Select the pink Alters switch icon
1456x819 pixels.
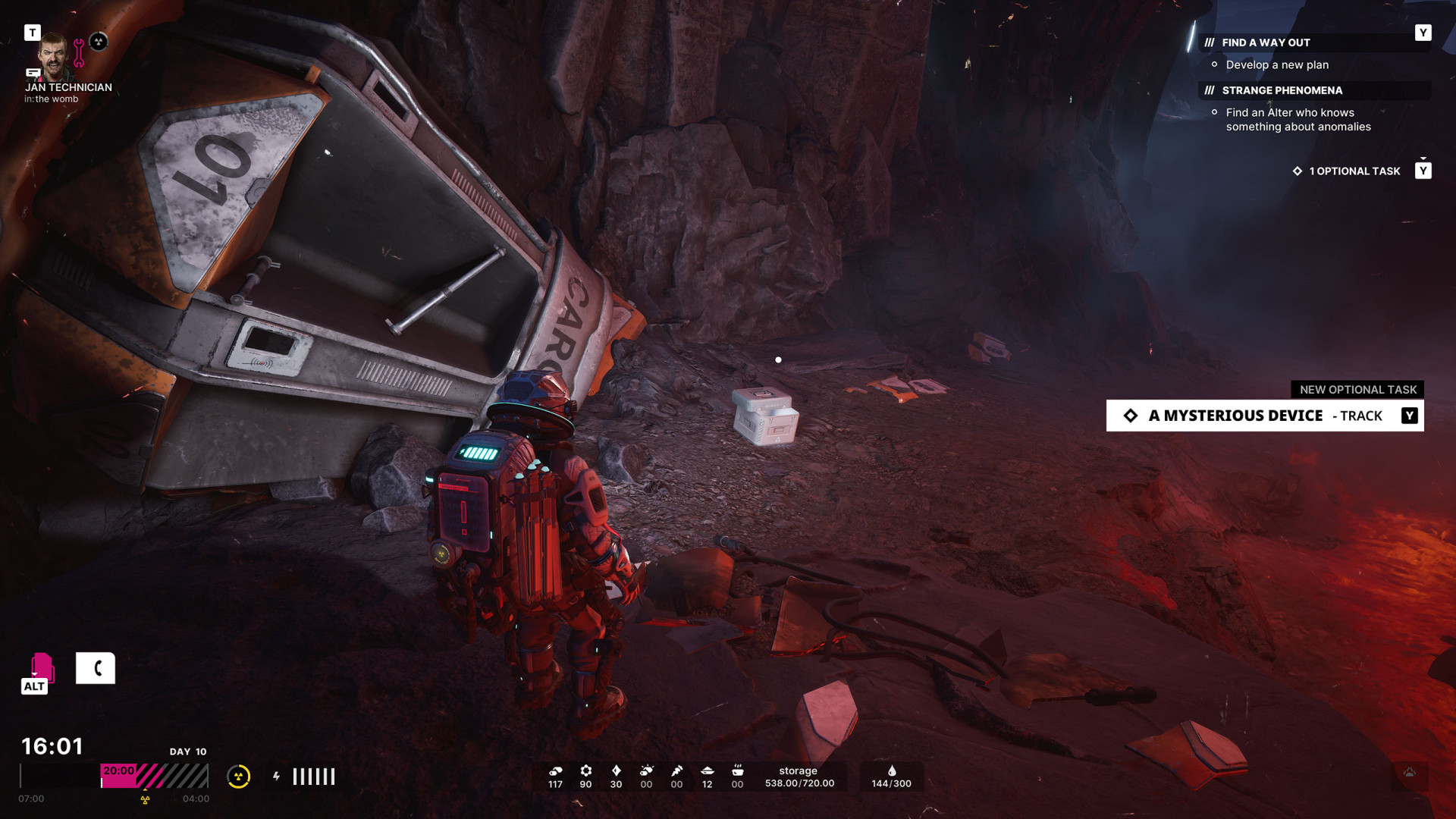[x=41, y=668]
